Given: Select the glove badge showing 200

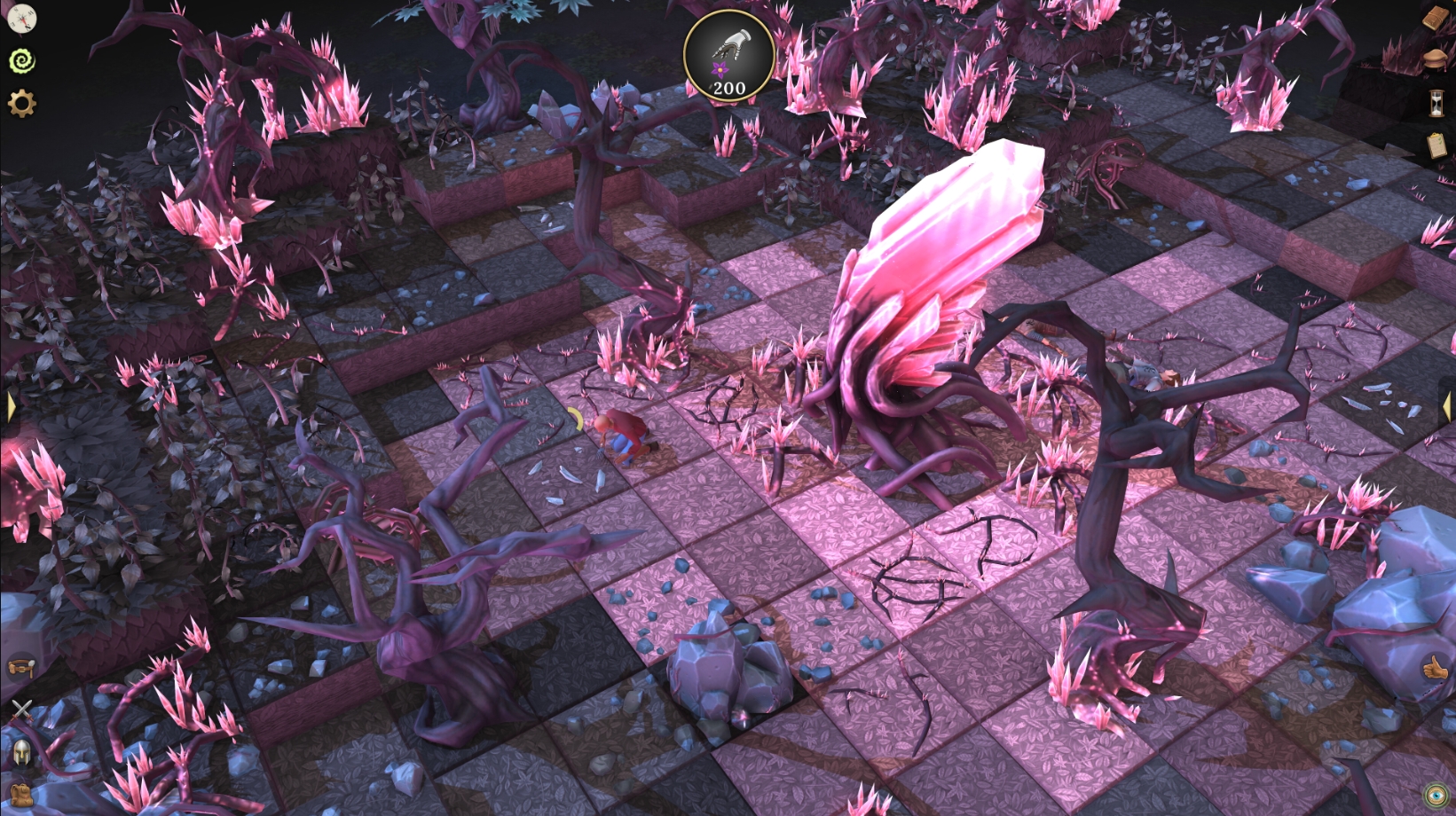Looking at the screenshot, I should [x=729, y=56].
